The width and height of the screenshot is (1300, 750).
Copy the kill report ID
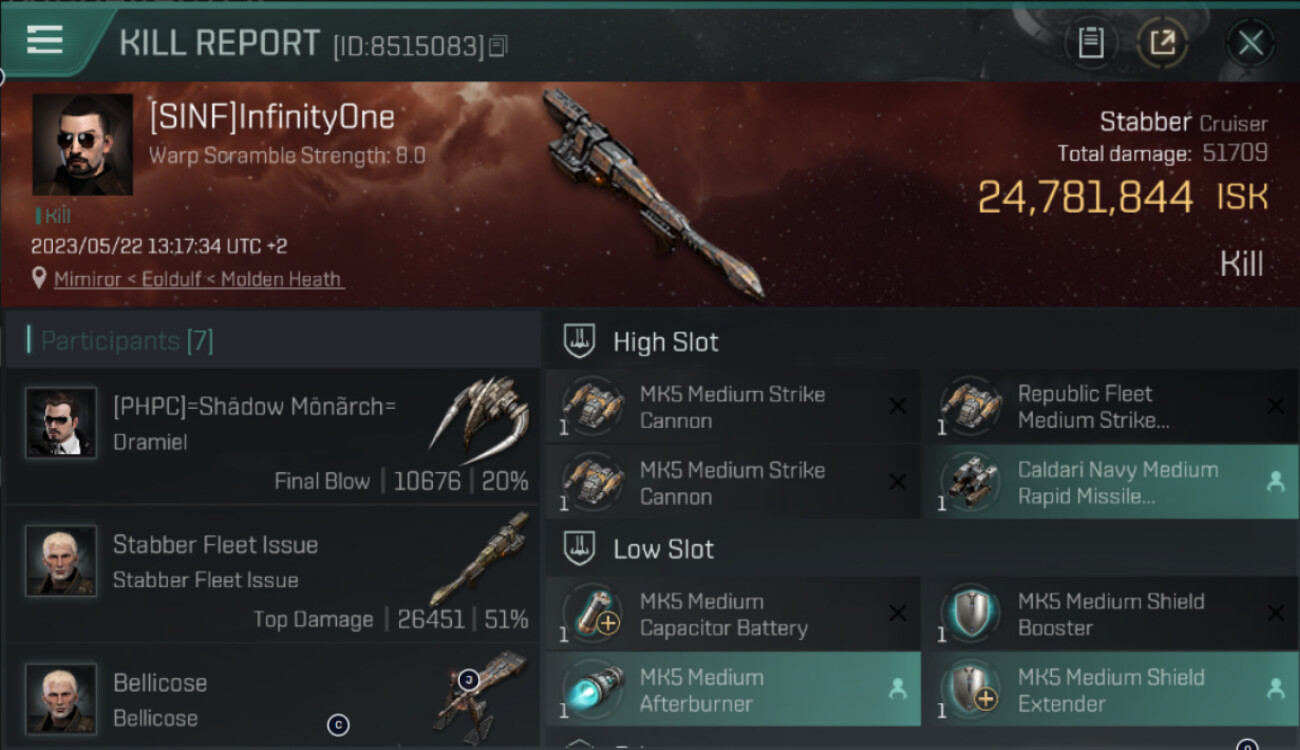pyautogui.click(x=497, y=46)
